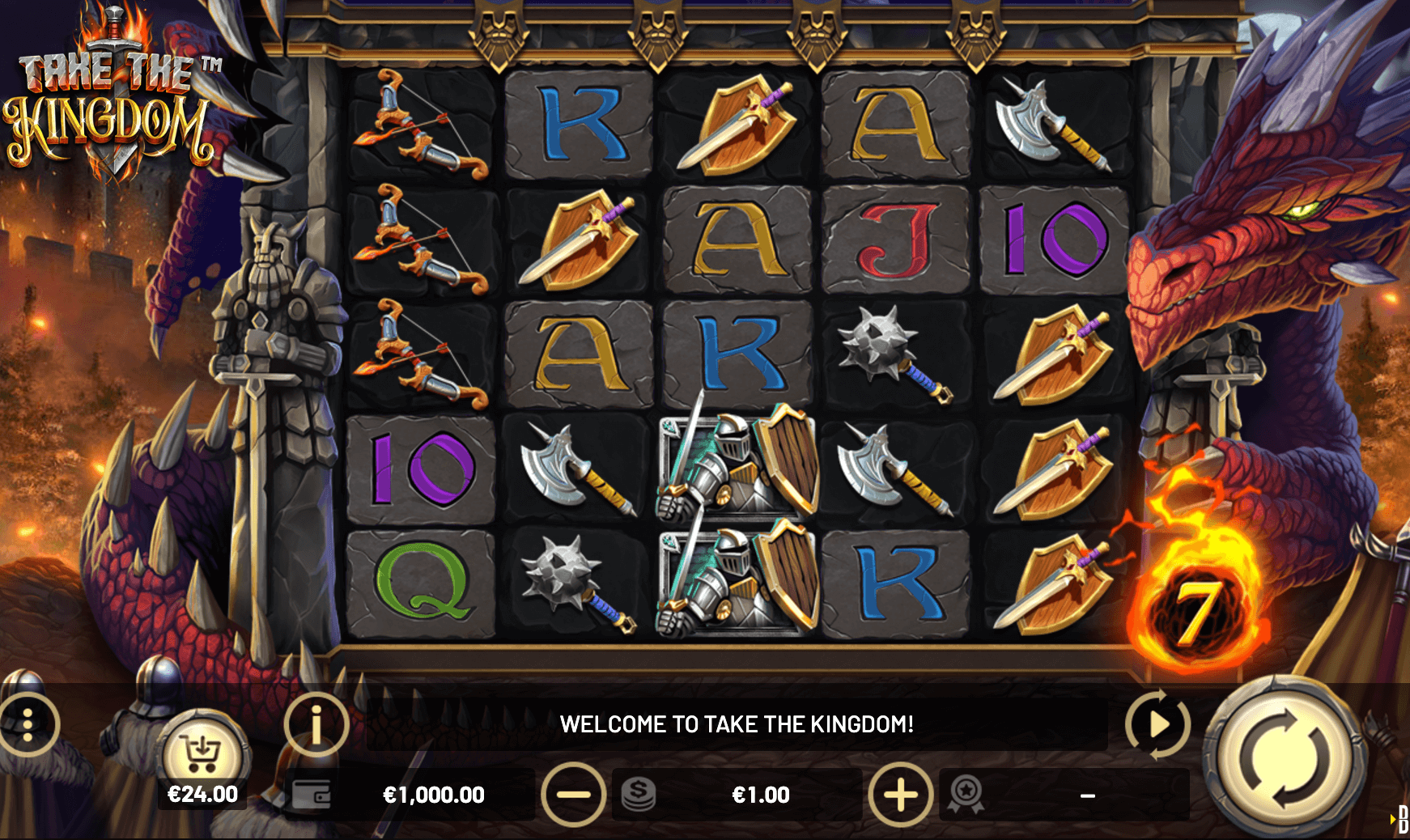The width and height of the screenshot is (1410, 840).
Task: Increase the bet with the plus button
Action: click(x=899, y=795)
